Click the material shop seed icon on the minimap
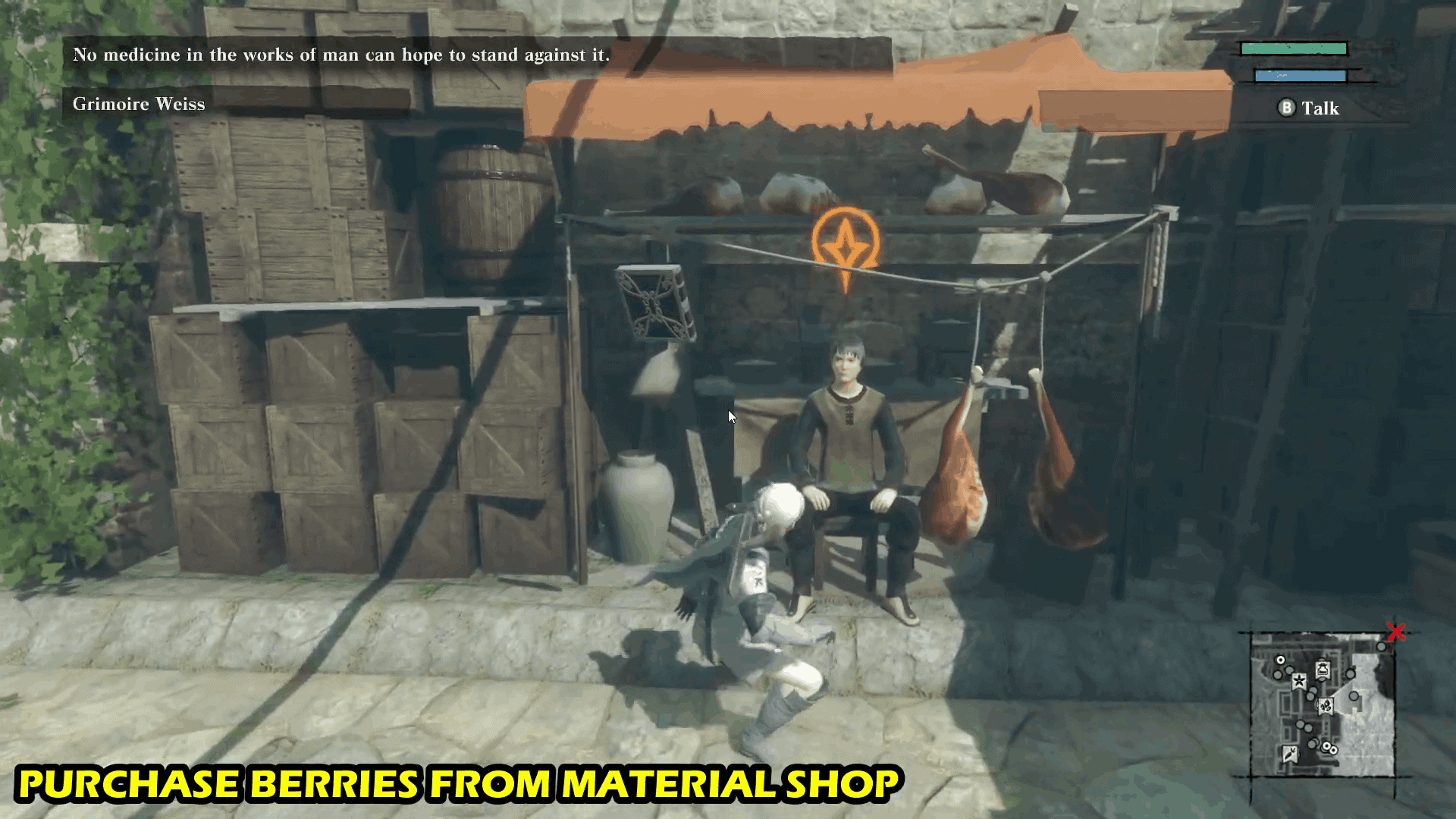Image resolution: width=1456 pixels, height=819 pixels. 1325,707
